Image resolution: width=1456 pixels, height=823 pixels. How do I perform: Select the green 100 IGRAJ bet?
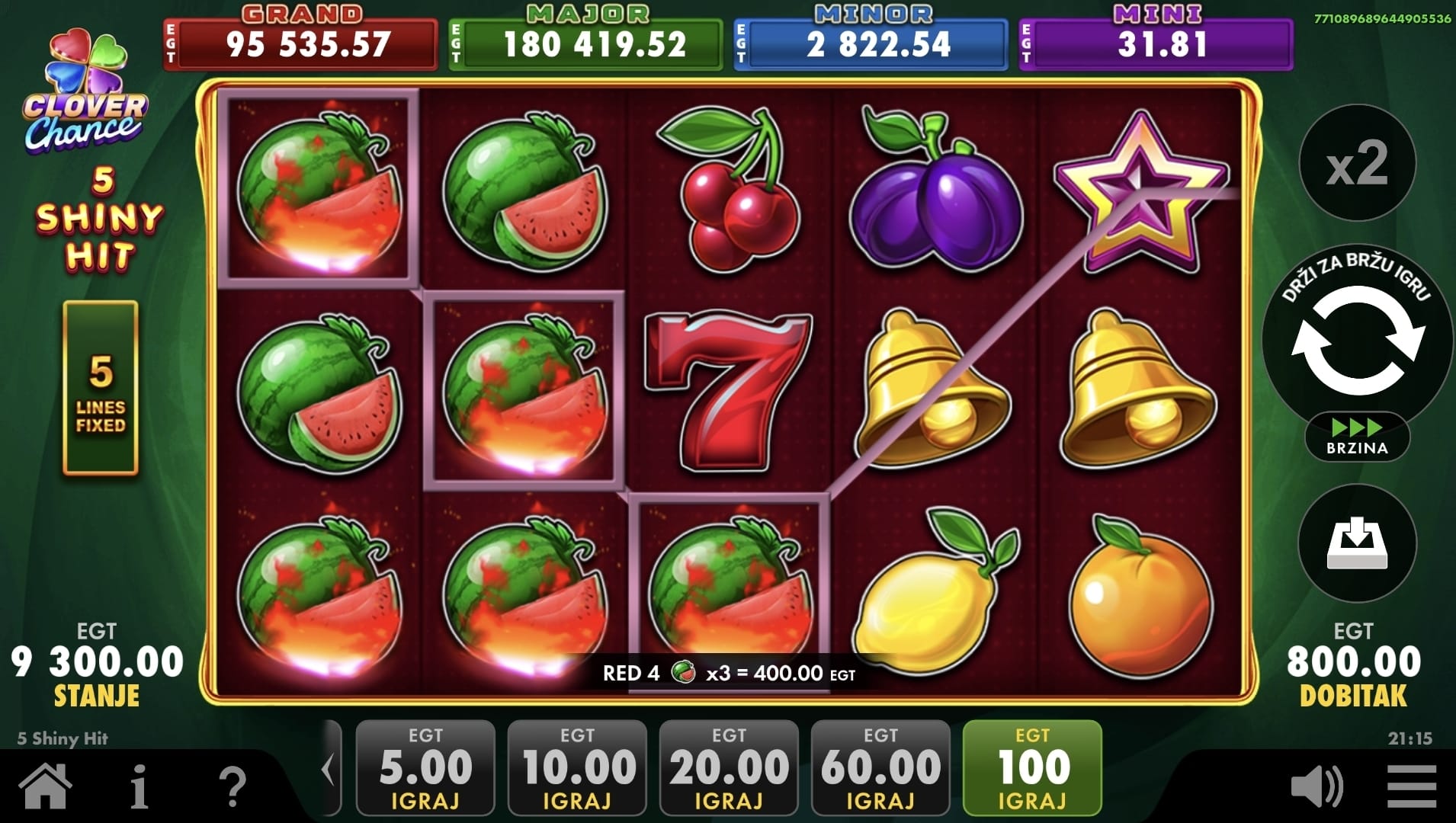pos(1032,768)
